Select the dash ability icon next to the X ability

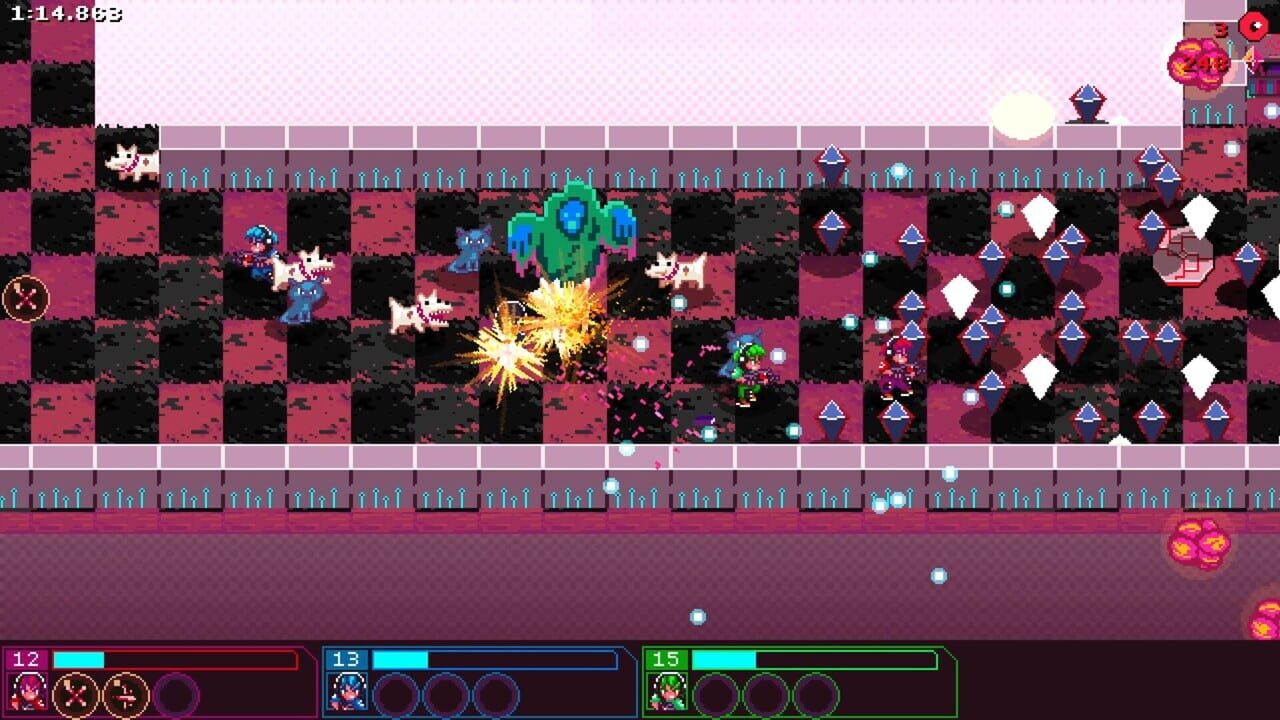(125, 693)
